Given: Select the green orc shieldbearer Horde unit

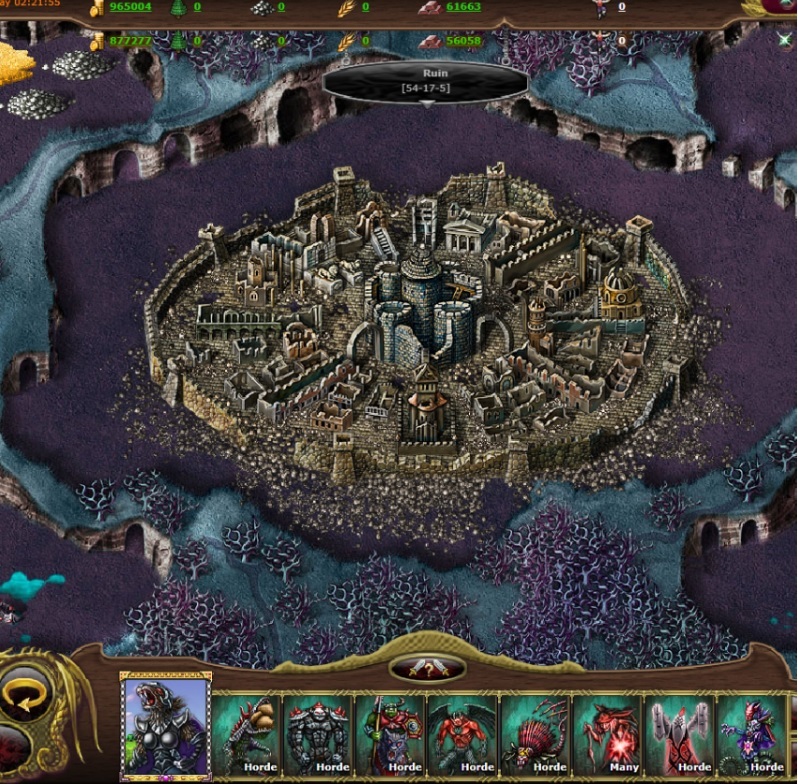Looking at the screenshot, I should coord(391,734).
